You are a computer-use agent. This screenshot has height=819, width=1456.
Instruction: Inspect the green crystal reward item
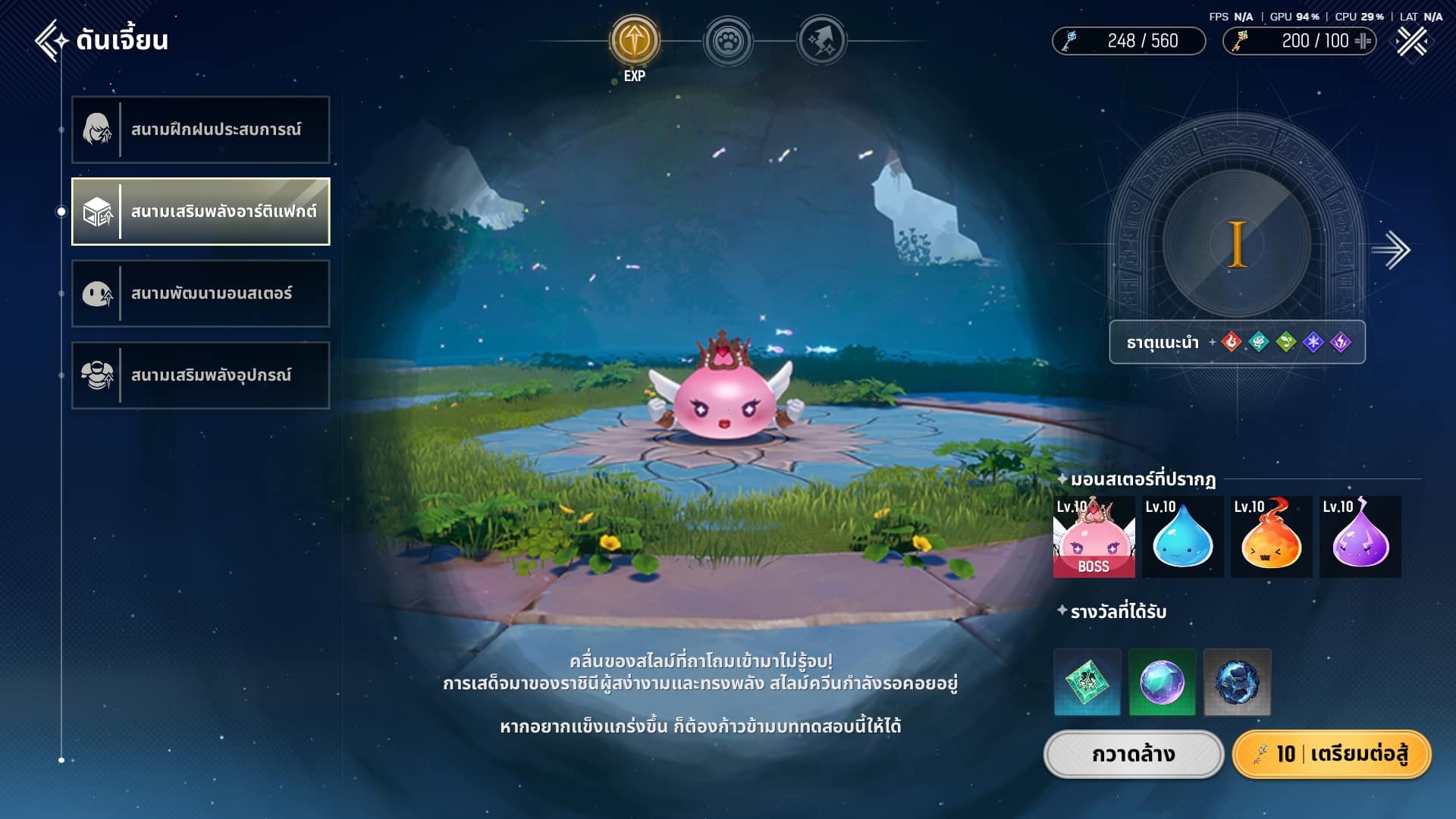pos(1087,682)
